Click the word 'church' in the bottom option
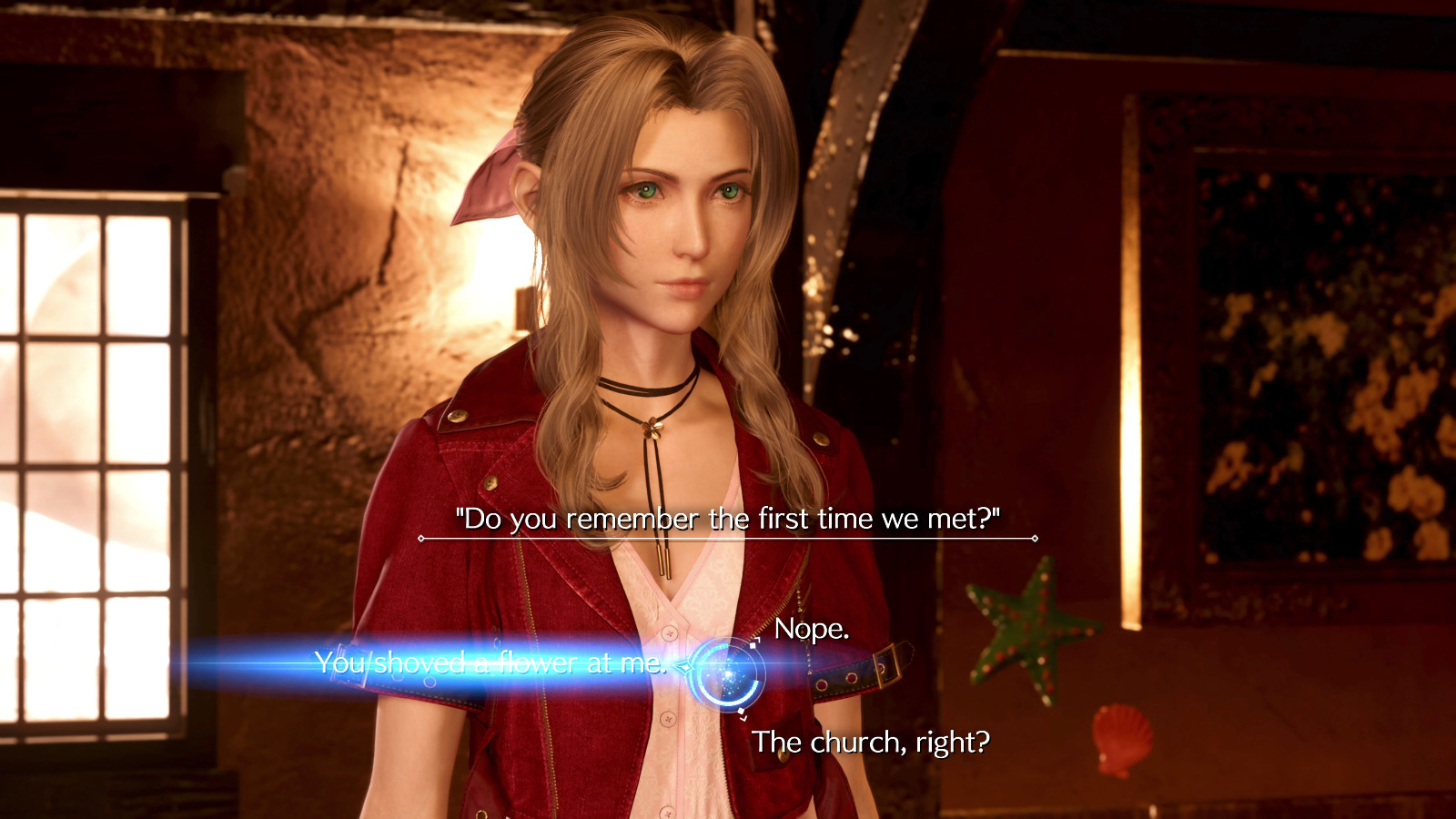This screenshot has width=1456, height=819. coord(856,743)
